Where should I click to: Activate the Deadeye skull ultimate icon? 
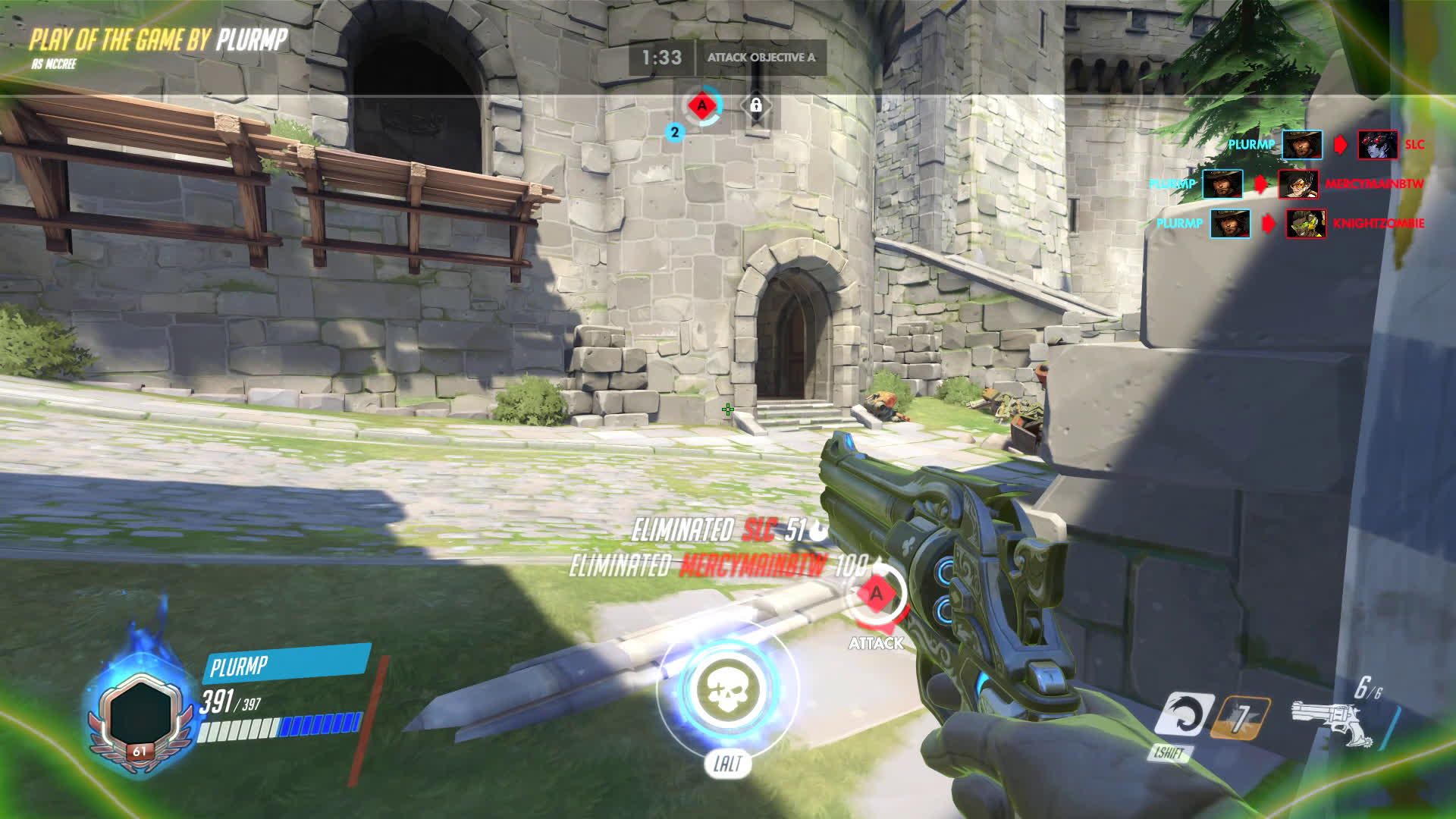click(727, 687)
